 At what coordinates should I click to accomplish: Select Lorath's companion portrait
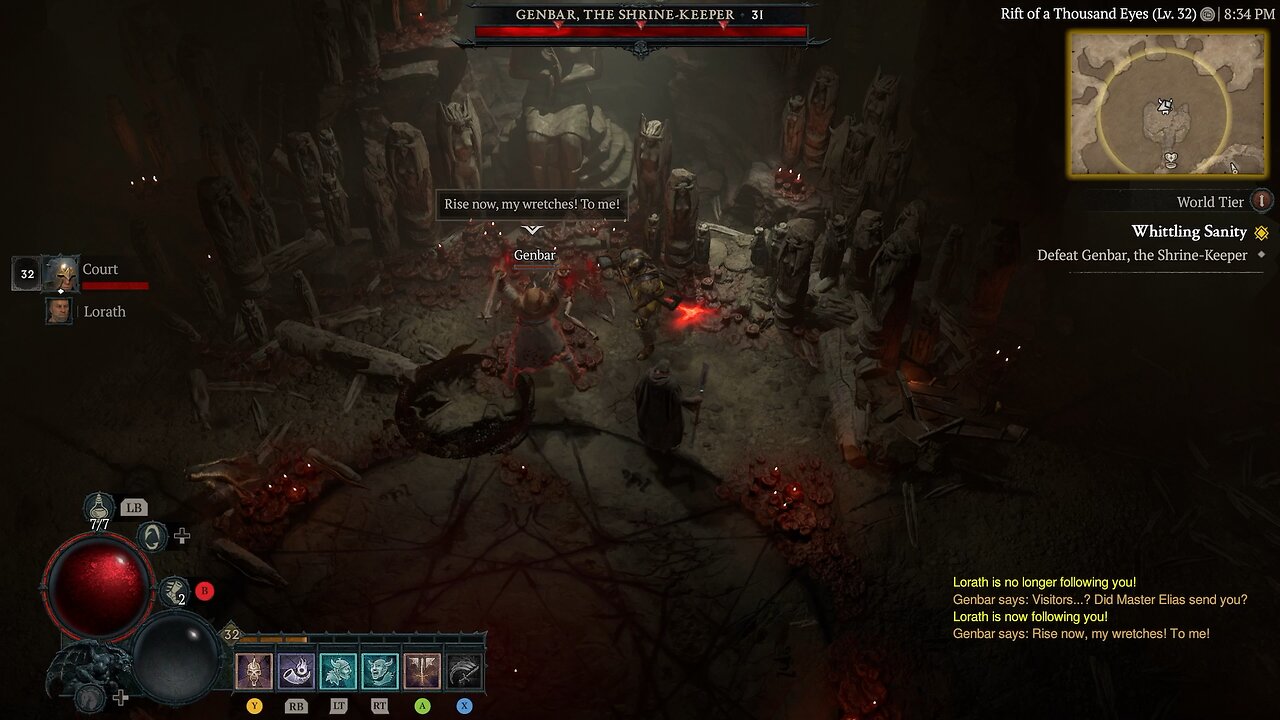tap(60, 311)
